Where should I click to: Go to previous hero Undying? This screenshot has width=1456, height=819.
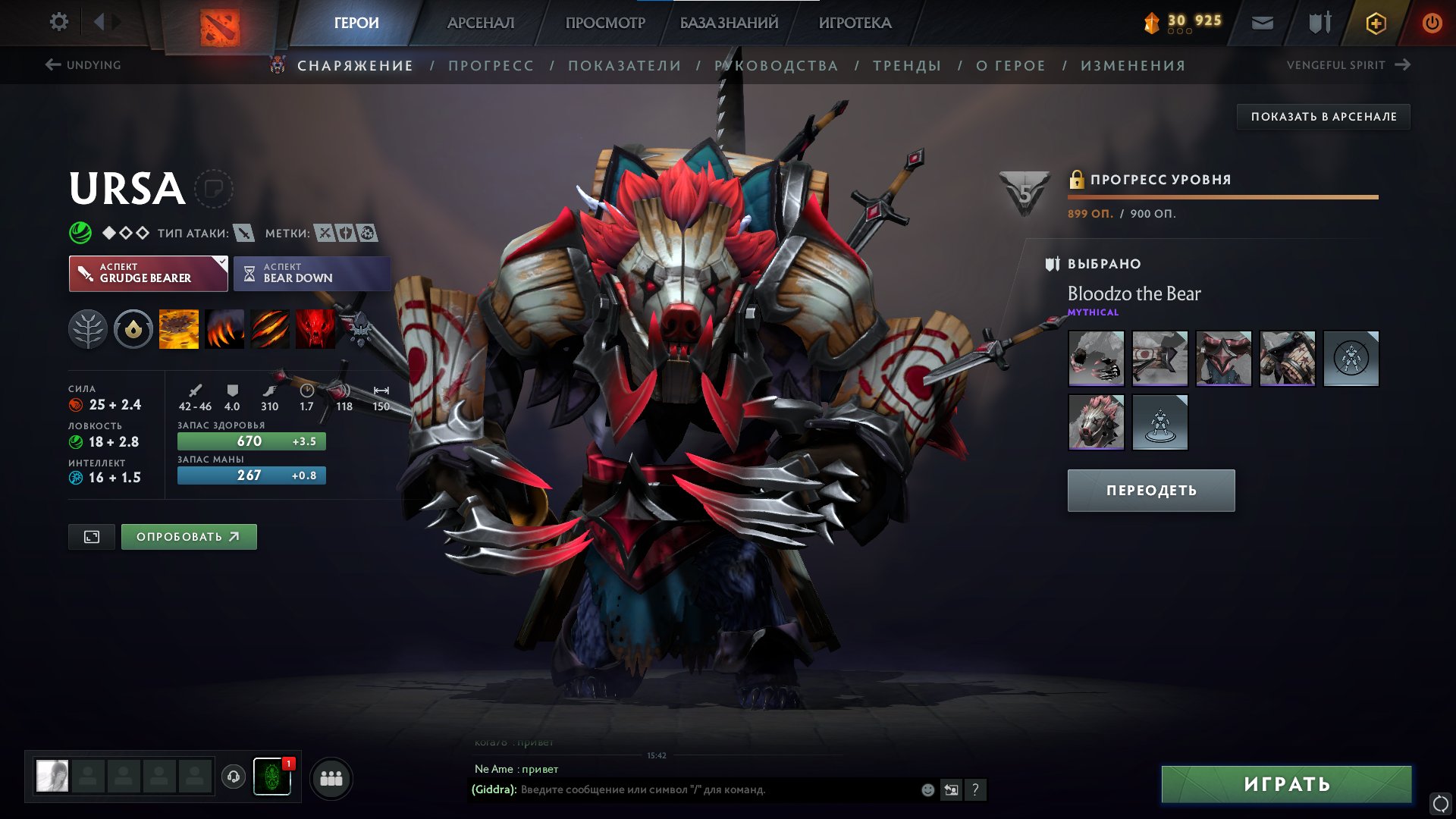(x=83, y=65)
